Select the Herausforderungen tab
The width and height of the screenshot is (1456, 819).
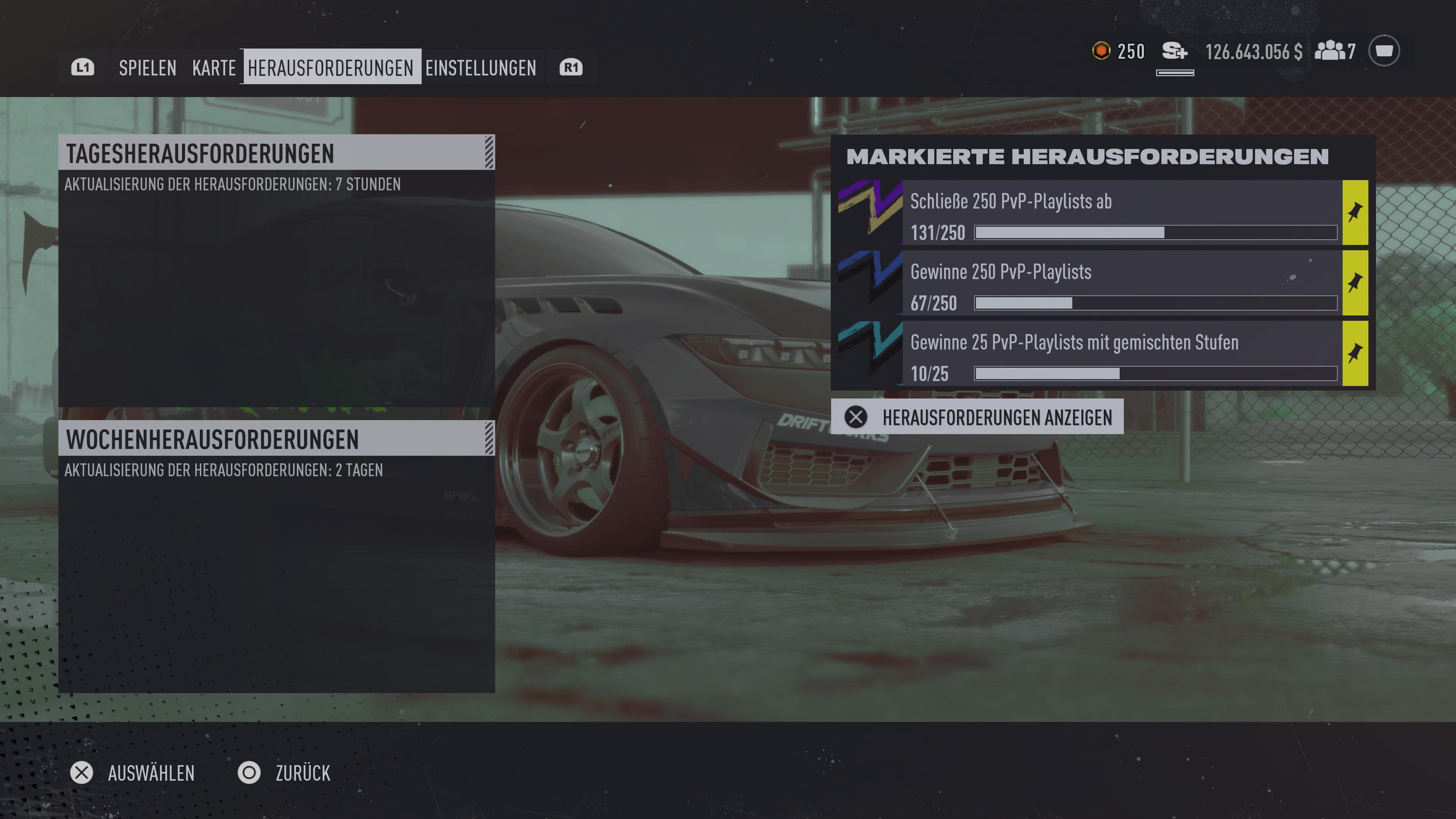point(331,68)
